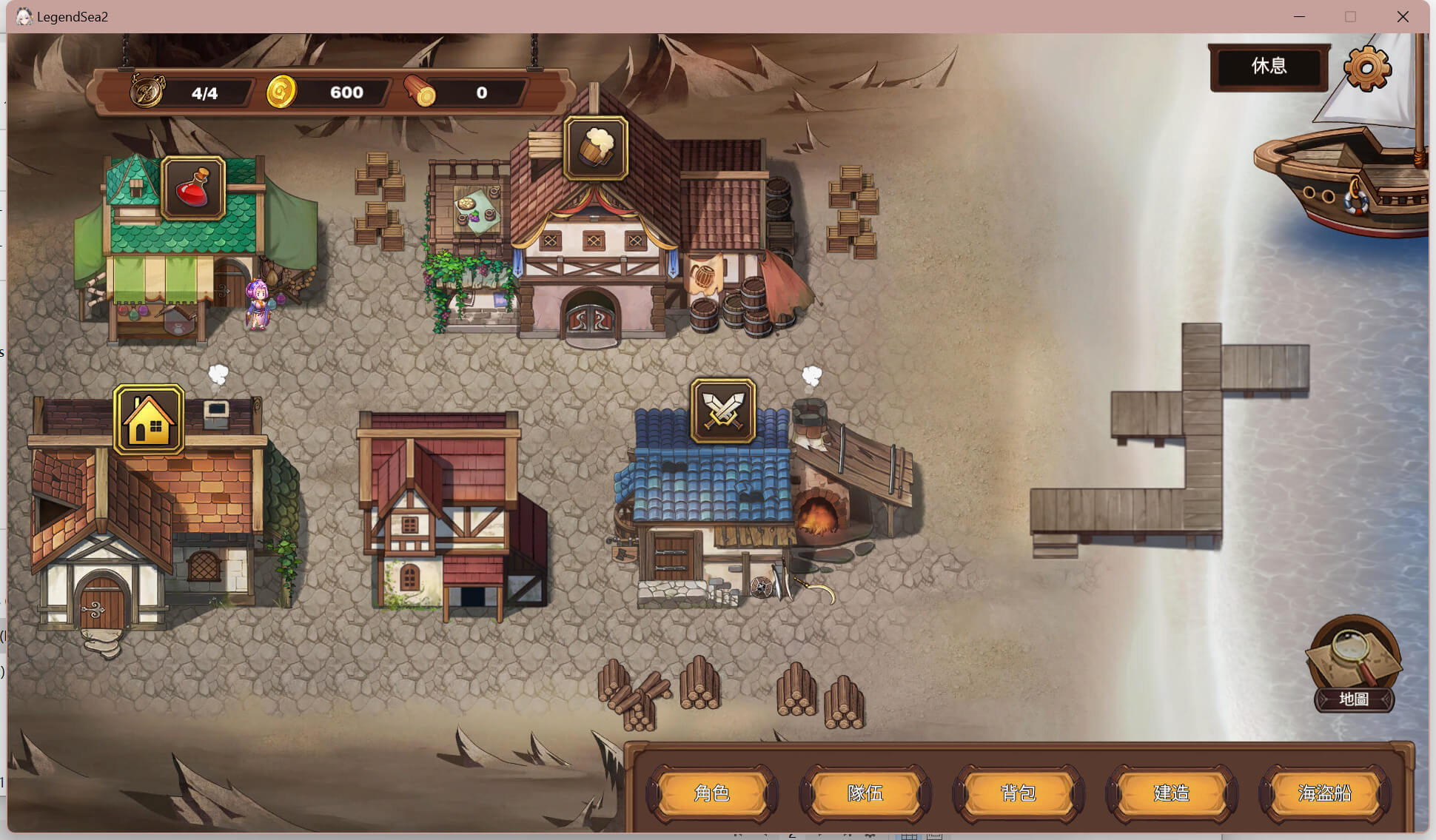Close the LegendSea2 window
This screenshot has height=840, width=1436.
tap(1403, 16)
